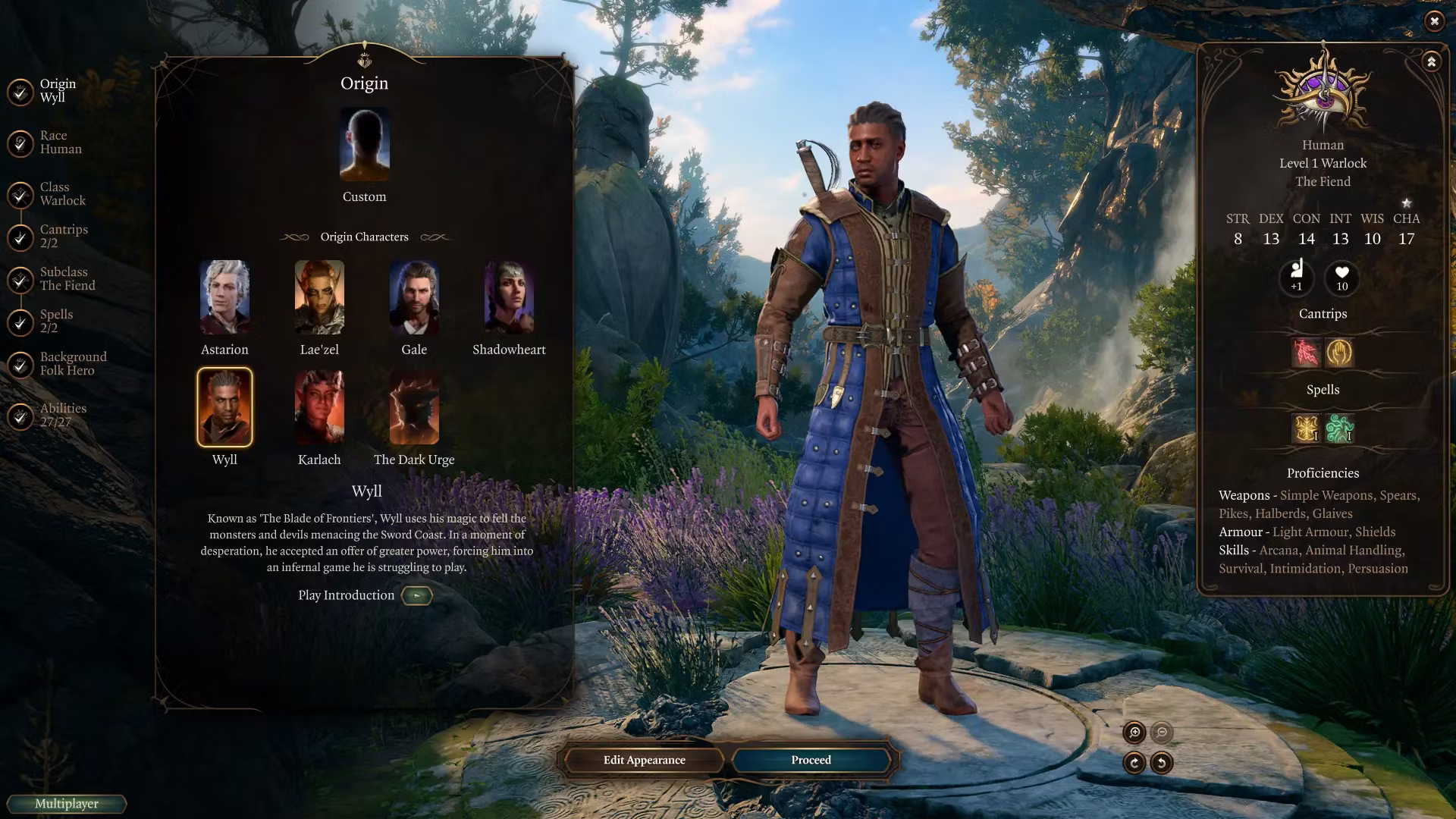
Task: Pick Karlach from origin characters
Action: tap(319, 407)
